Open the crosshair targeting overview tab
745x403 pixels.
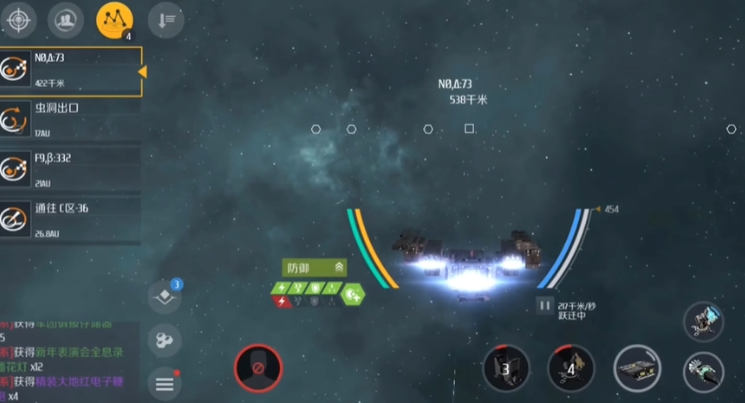pos(21,18)
